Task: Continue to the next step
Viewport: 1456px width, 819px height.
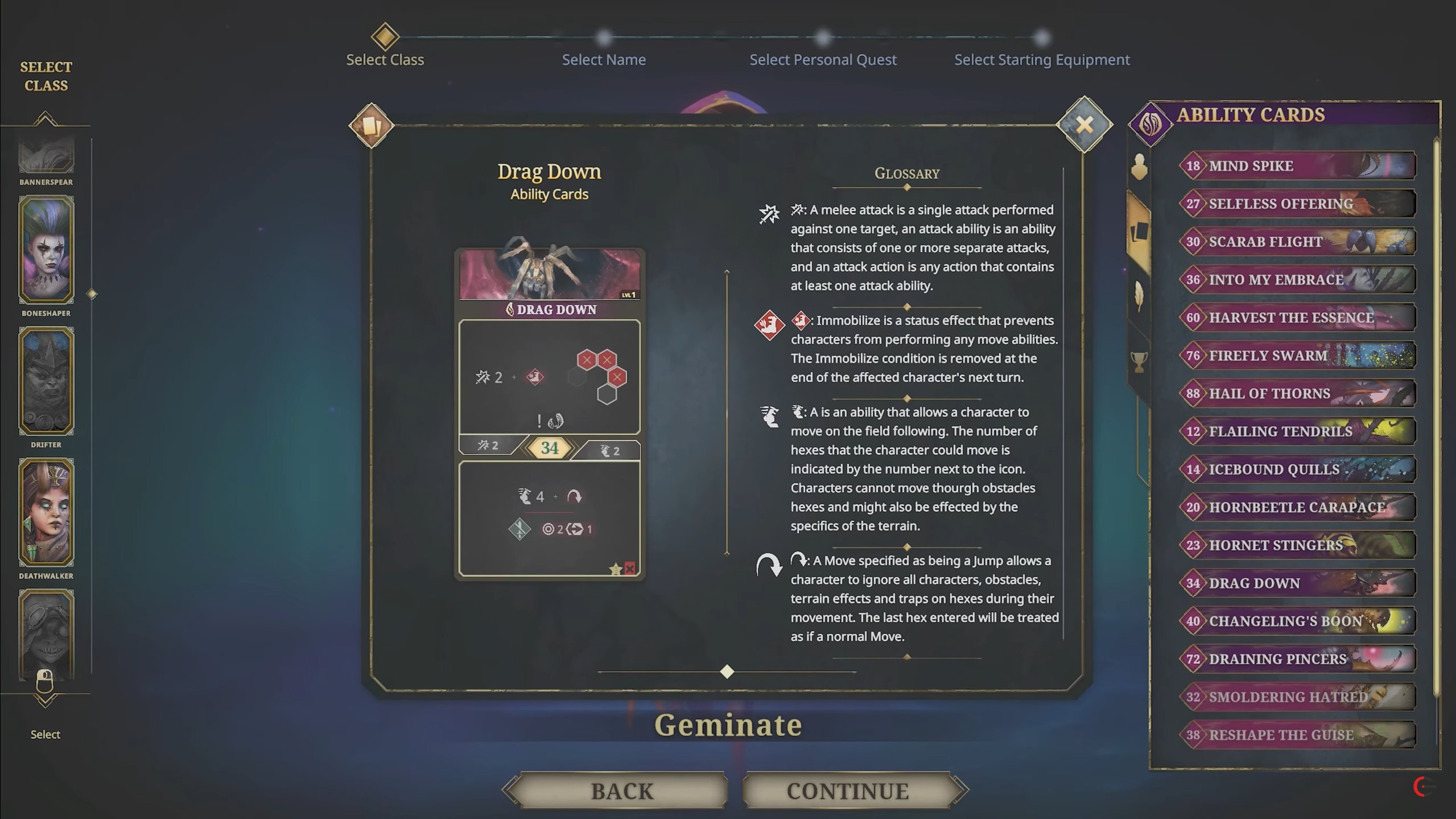Action: (847, 791)
